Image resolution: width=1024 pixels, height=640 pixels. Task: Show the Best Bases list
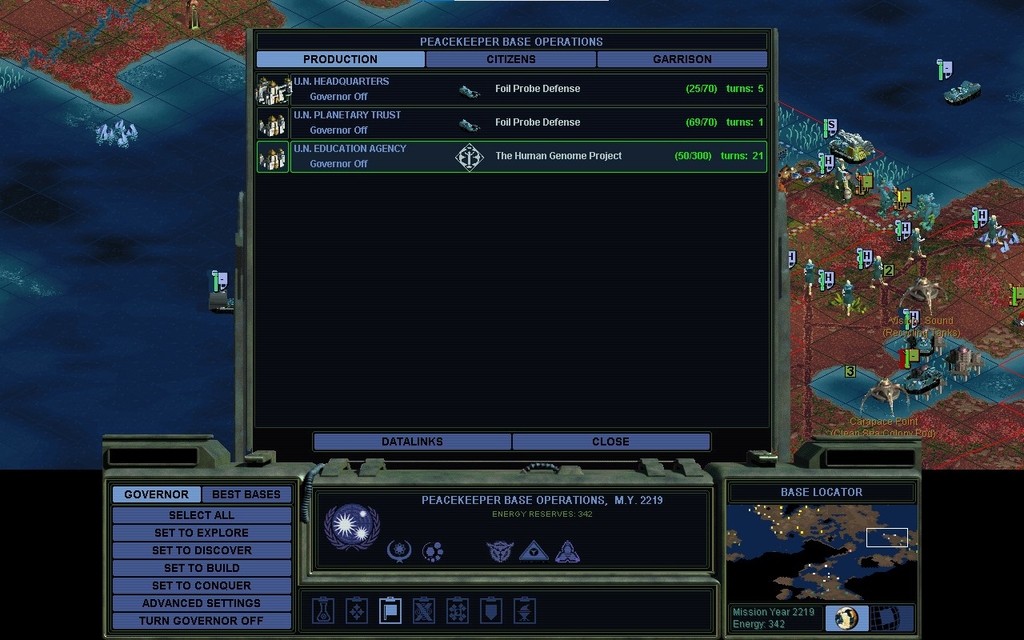(246, 494)
